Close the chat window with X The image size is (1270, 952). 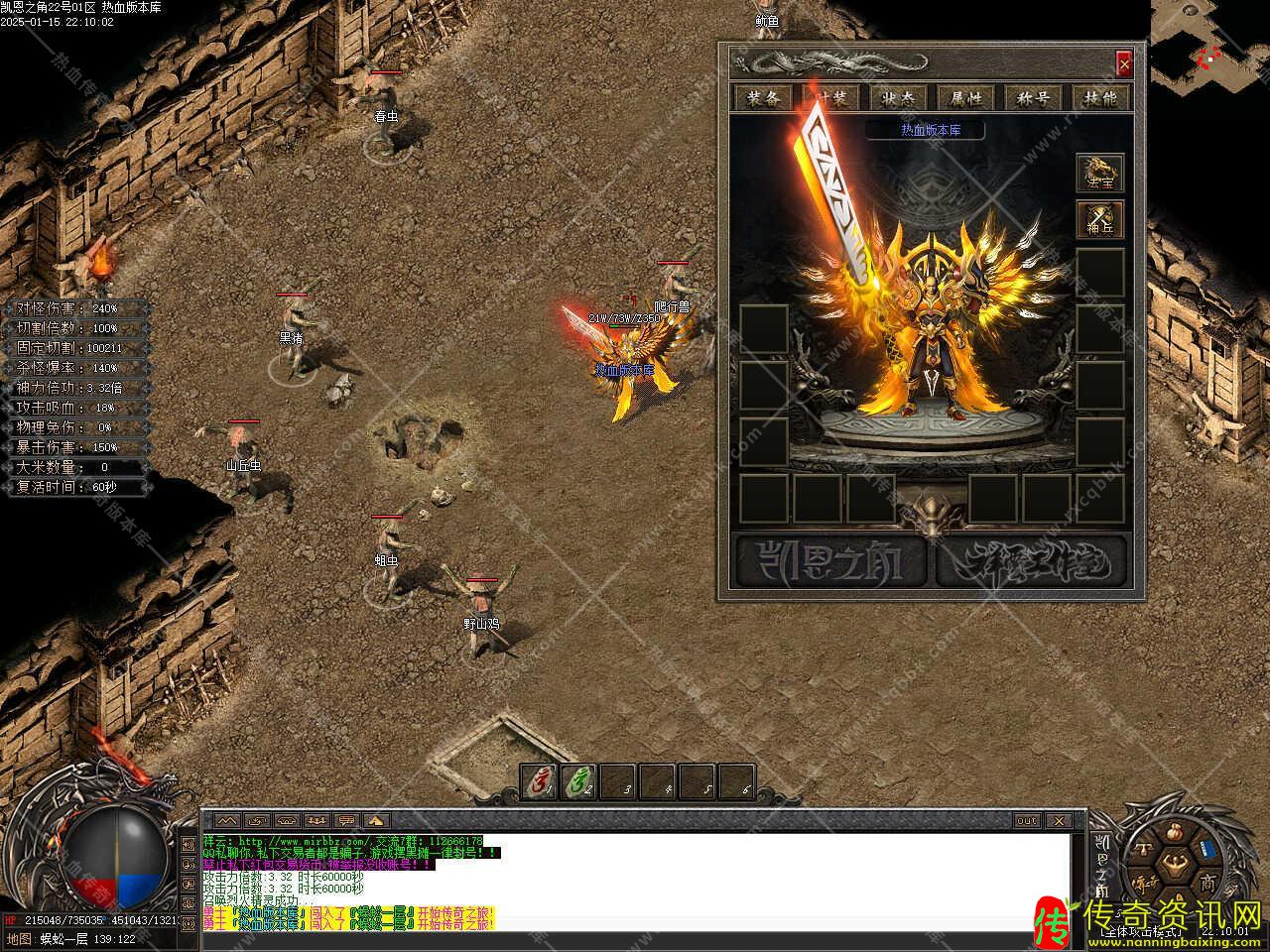click(x=1059, y=821)
